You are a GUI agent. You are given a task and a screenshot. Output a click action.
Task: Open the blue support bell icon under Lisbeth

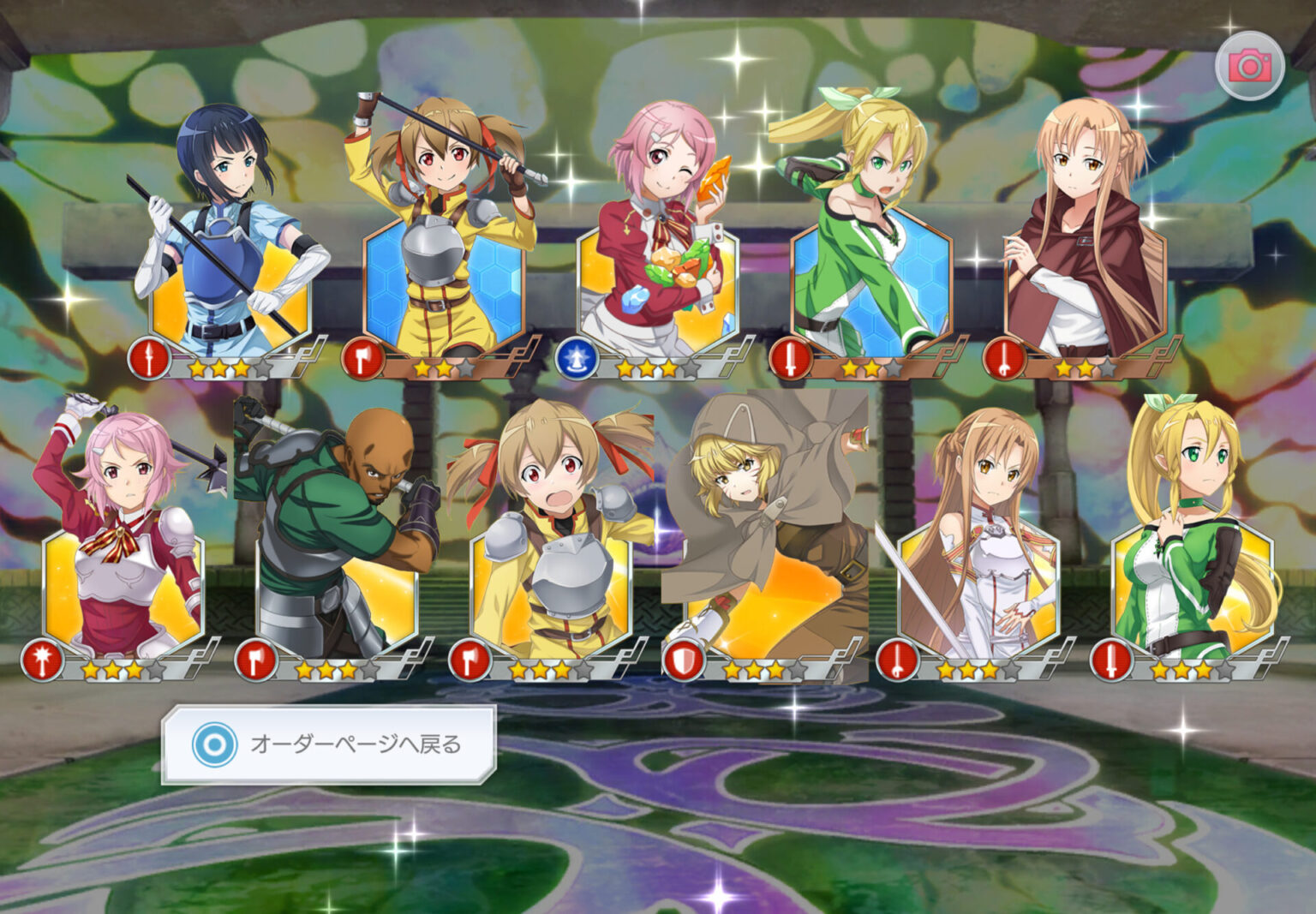(x=576, y=361)
